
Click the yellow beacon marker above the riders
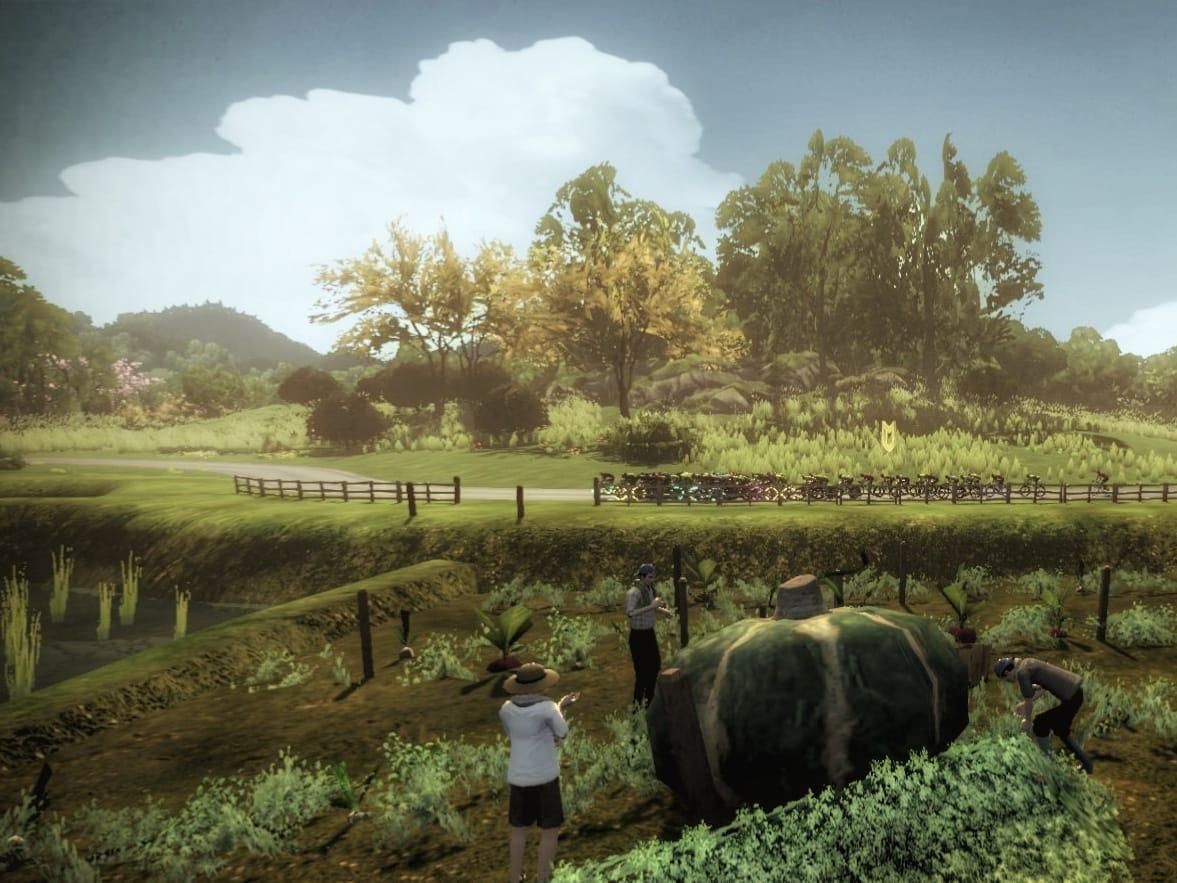click(886, 435)
